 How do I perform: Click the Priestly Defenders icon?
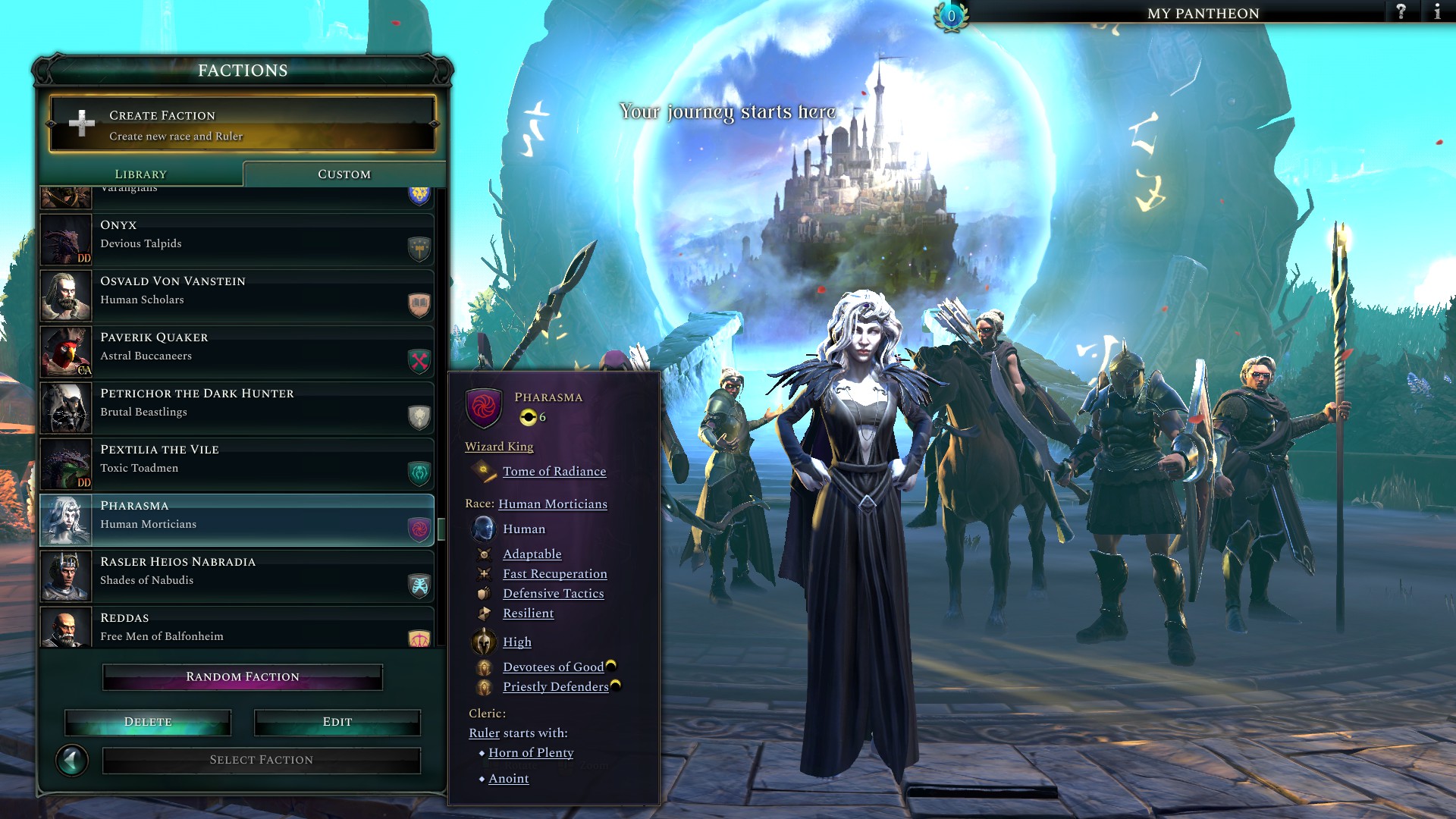click(x=483, y=686)
